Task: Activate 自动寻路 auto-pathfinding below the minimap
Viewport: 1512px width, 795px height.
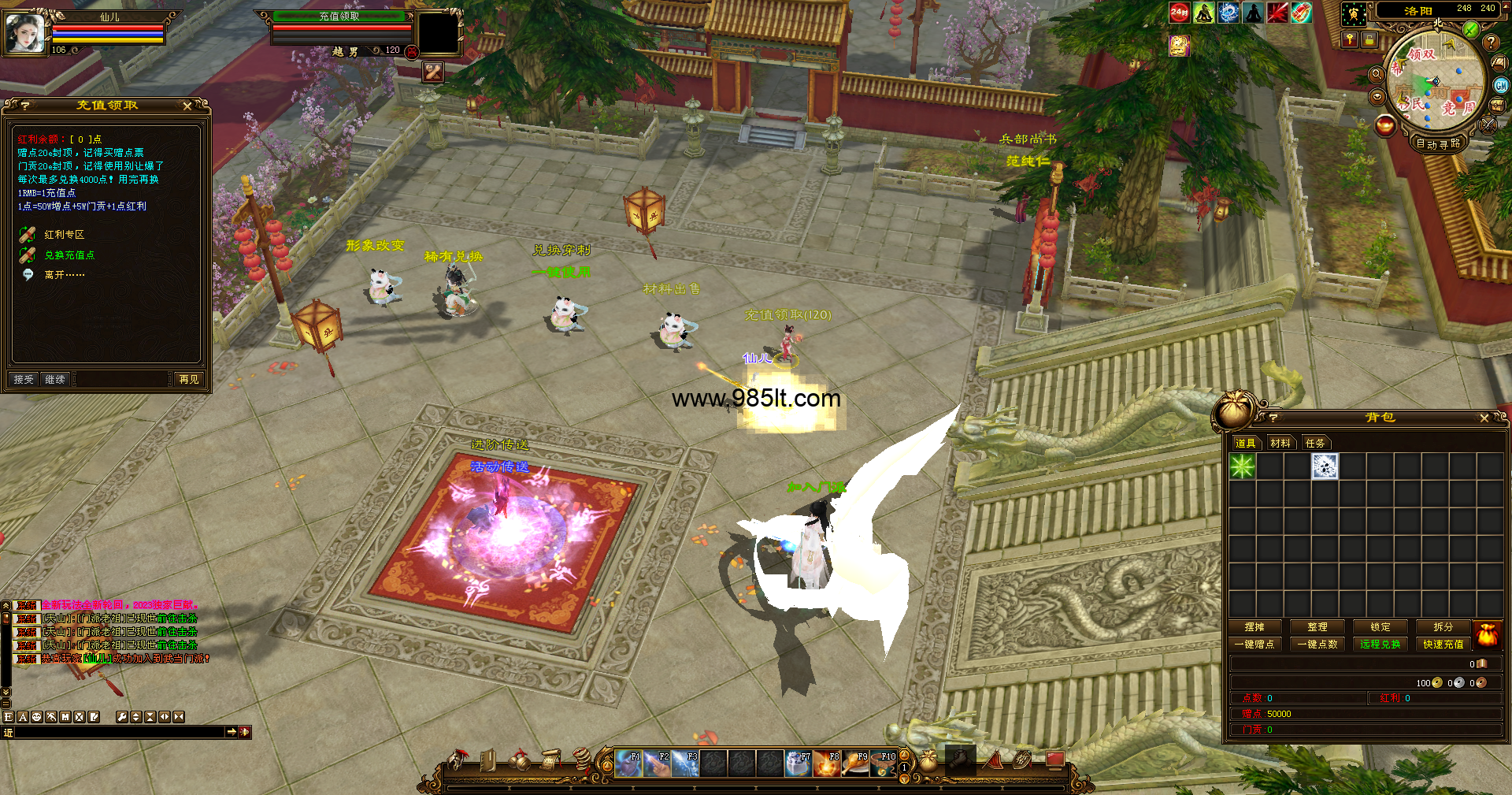Action: coord(1438,144)
